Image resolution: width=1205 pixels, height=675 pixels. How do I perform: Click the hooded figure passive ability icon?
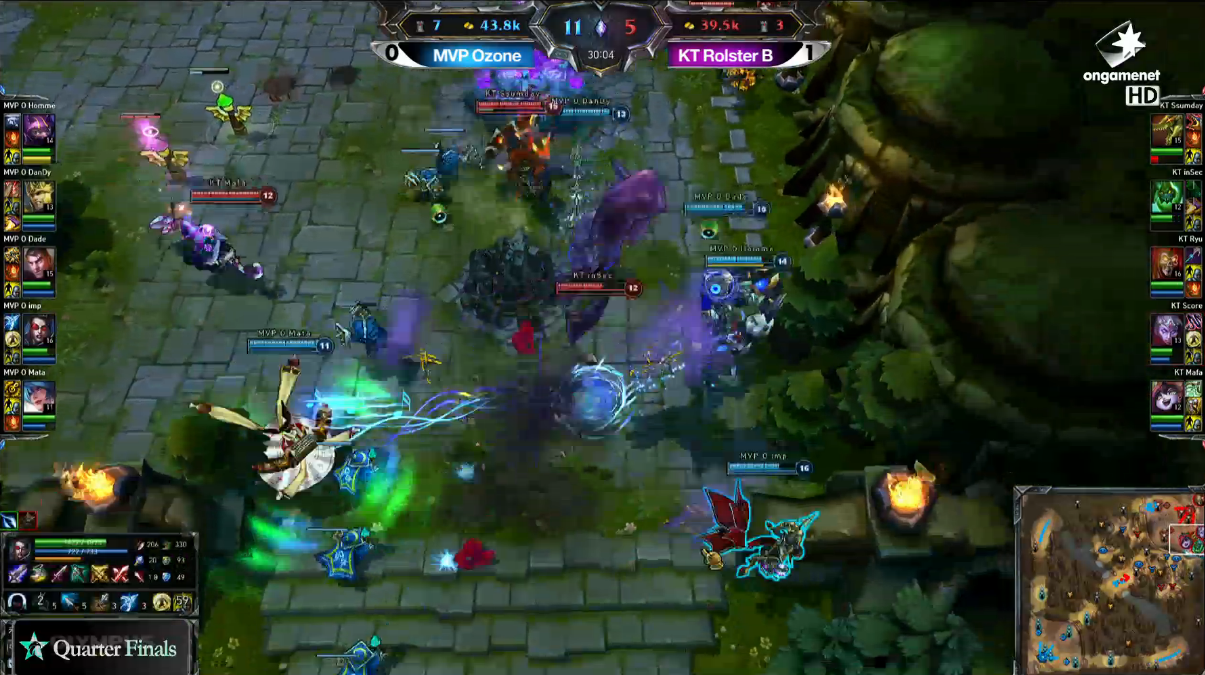coord(17,602)
